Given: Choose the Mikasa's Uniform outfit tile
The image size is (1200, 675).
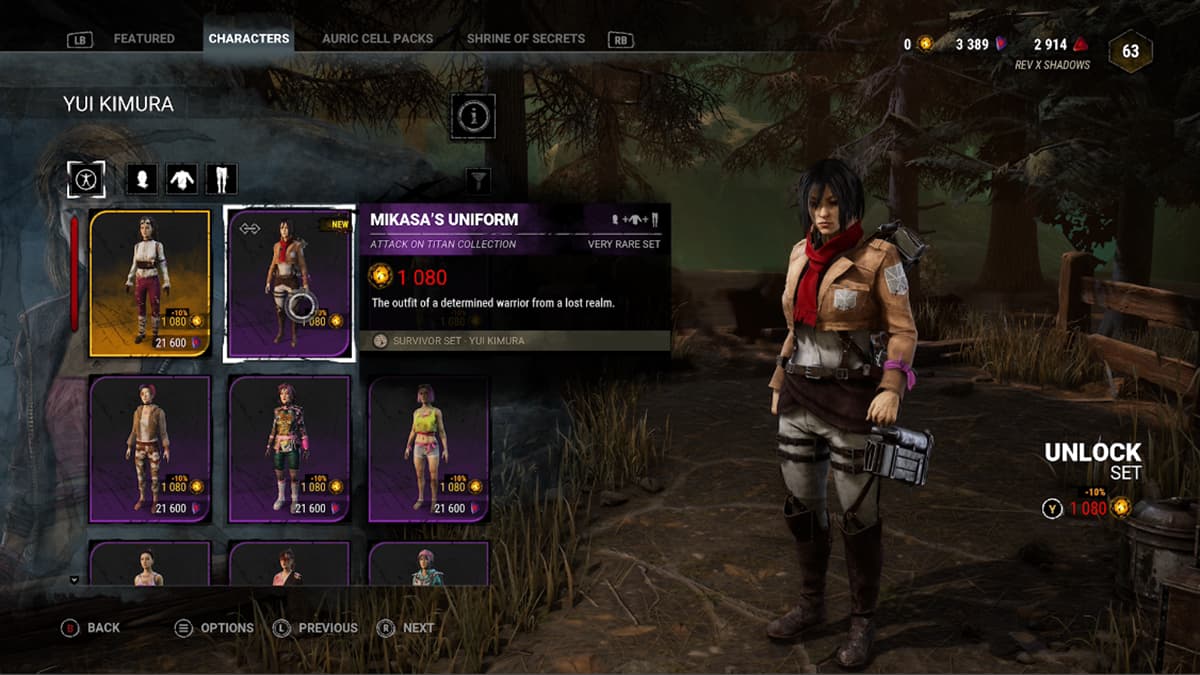Looking at the screenshot, I should pos(289,283).
